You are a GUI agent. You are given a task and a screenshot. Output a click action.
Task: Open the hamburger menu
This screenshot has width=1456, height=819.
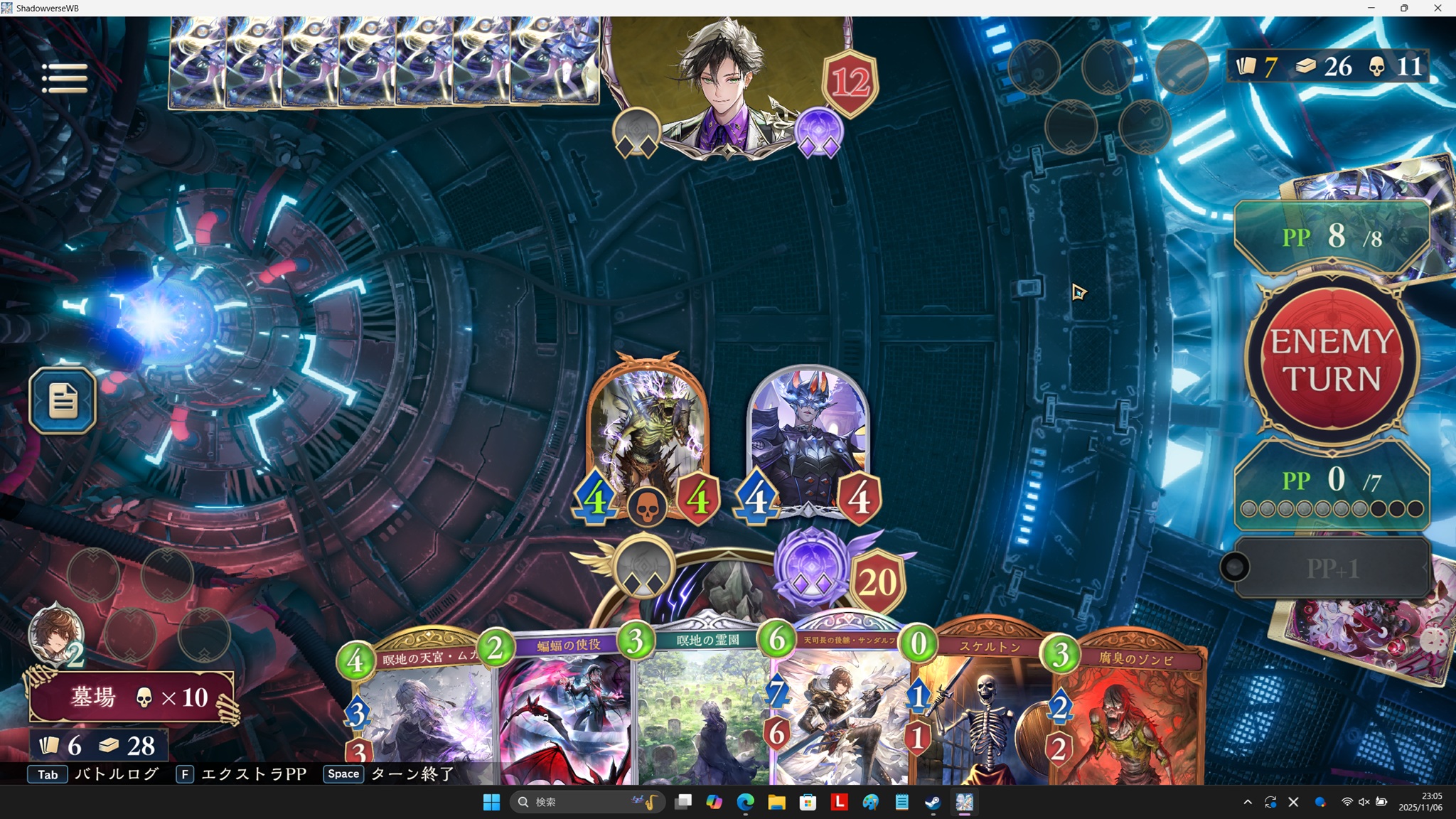tap(64, 77)
